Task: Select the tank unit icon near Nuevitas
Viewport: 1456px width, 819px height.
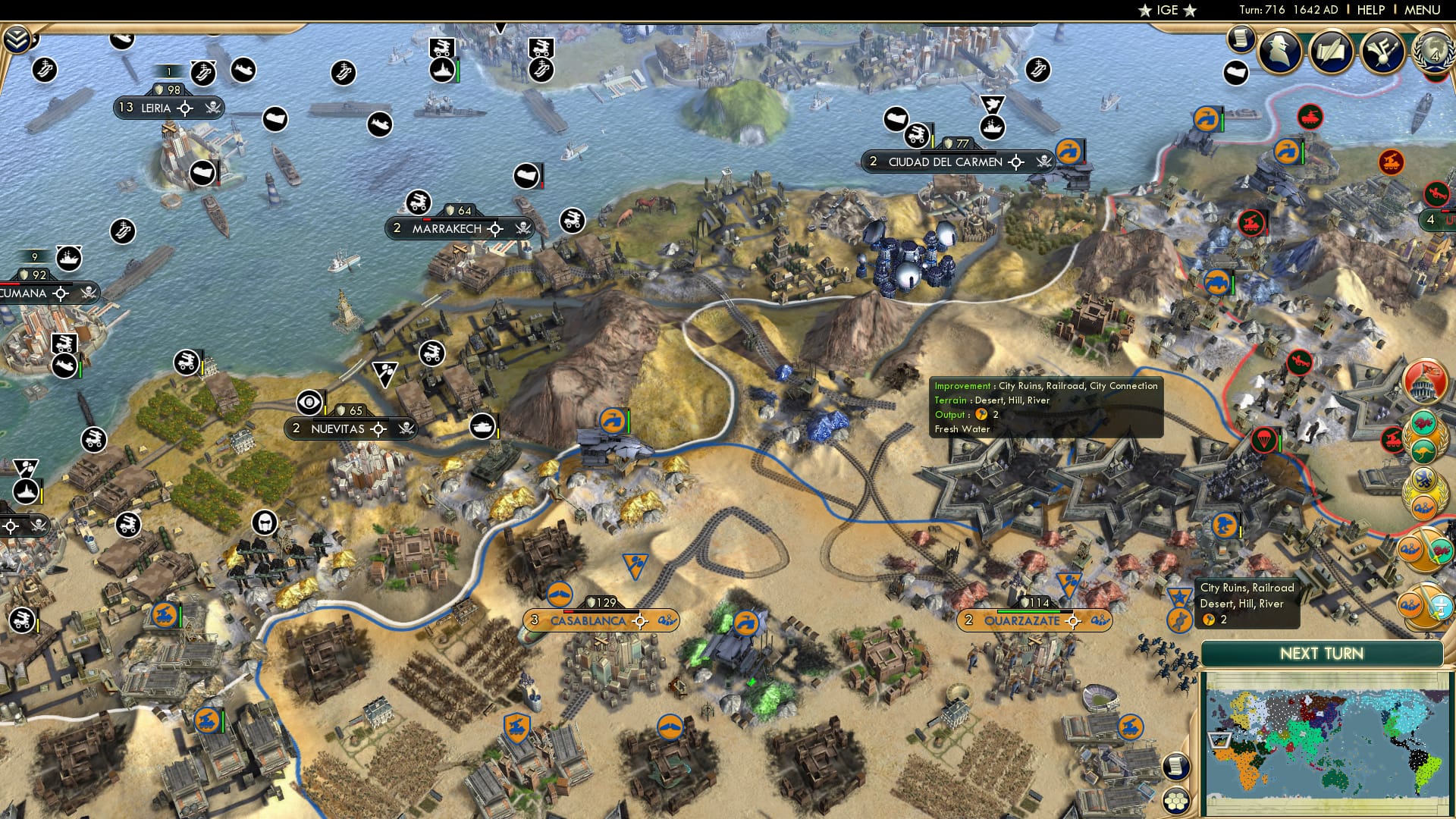Action: [x=482, y=426]
